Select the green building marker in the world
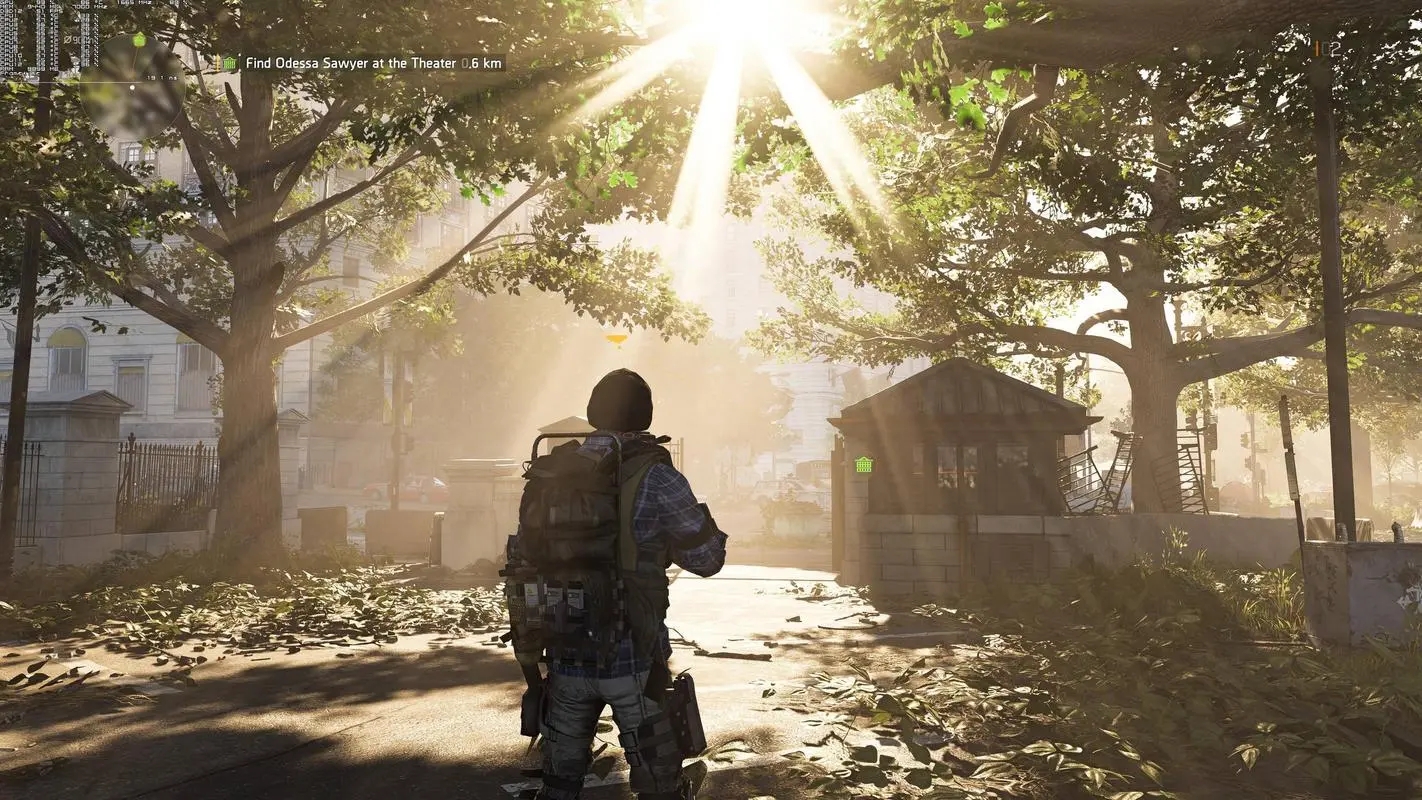 pos(864,464)
